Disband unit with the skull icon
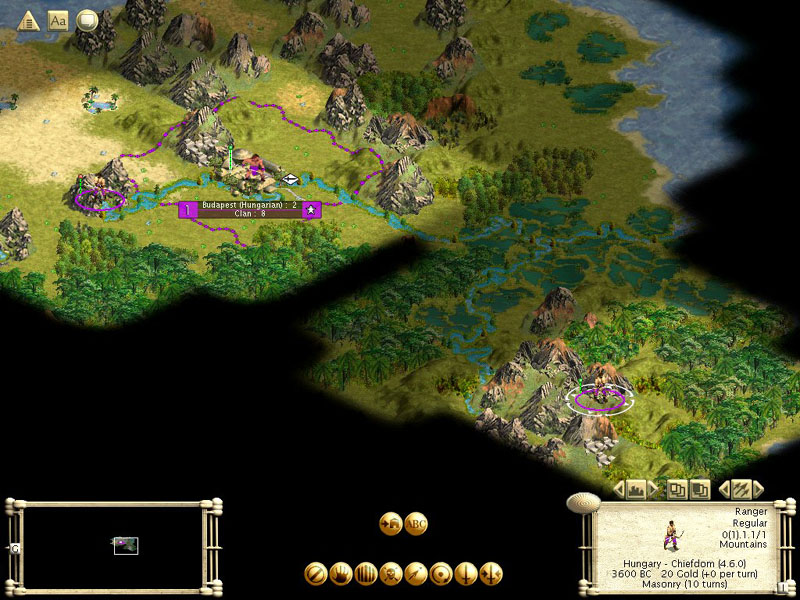Viewport: 800px width, 600px height. click(x=391, y=574)
